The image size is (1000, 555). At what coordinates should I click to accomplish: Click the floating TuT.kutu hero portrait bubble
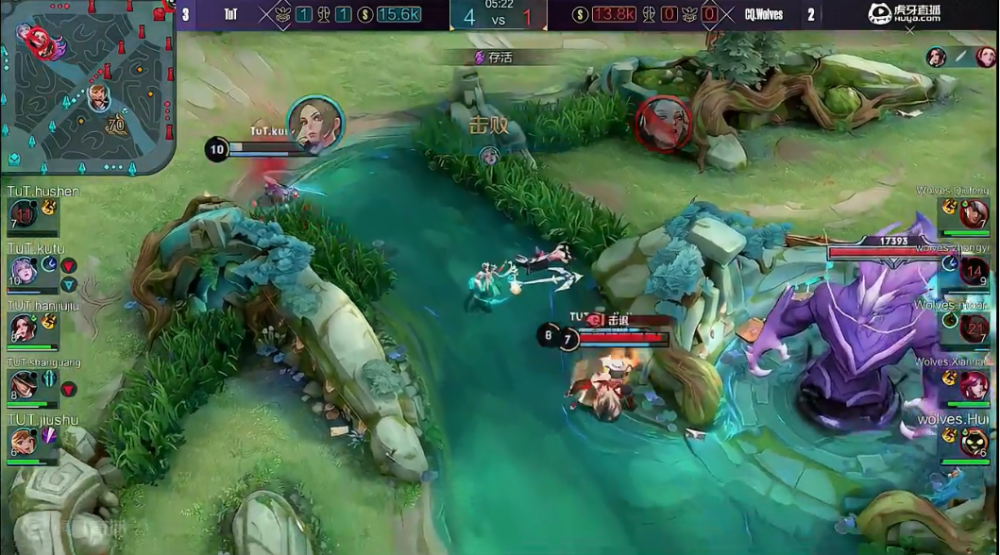316,125
